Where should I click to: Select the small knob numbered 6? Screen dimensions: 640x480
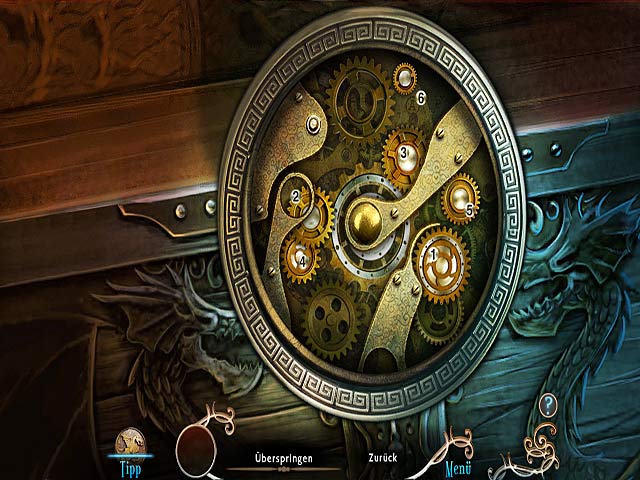click(x=406, y=78)
